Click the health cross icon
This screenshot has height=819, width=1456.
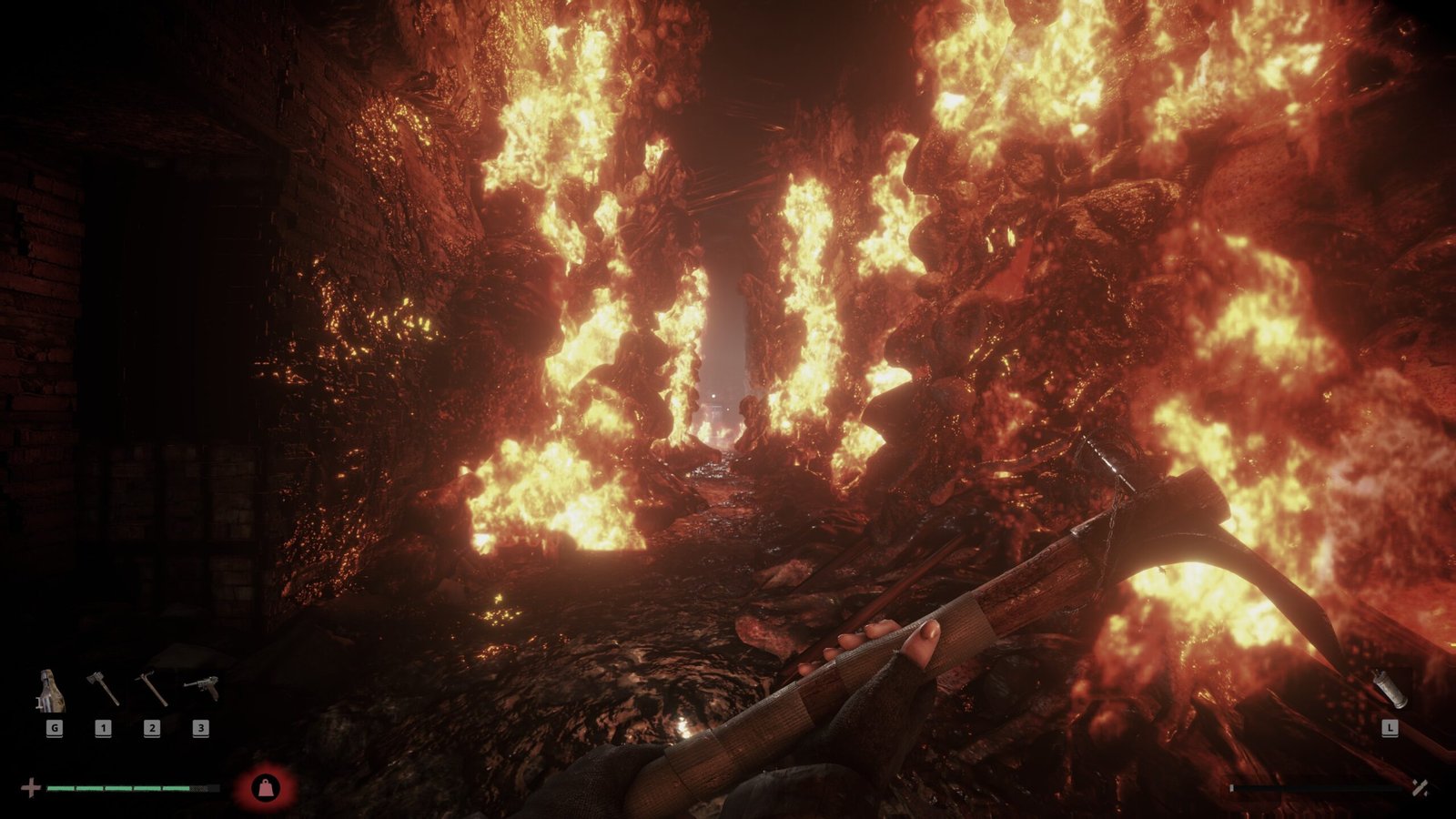point(31,788)
